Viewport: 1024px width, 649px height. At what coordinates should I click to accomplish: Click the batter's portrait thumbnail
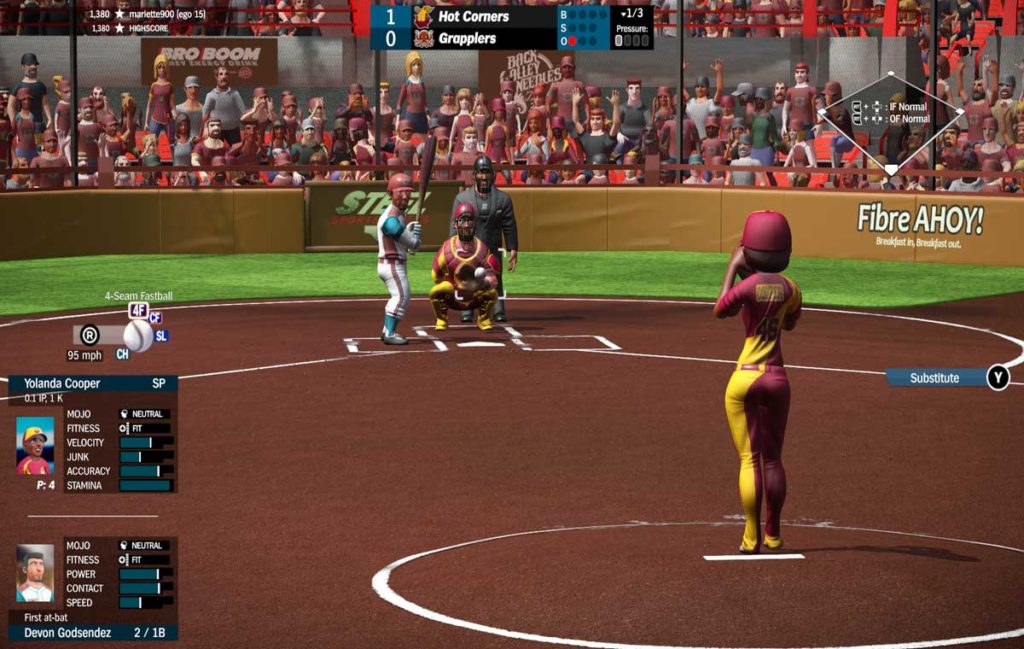[35, 573]
